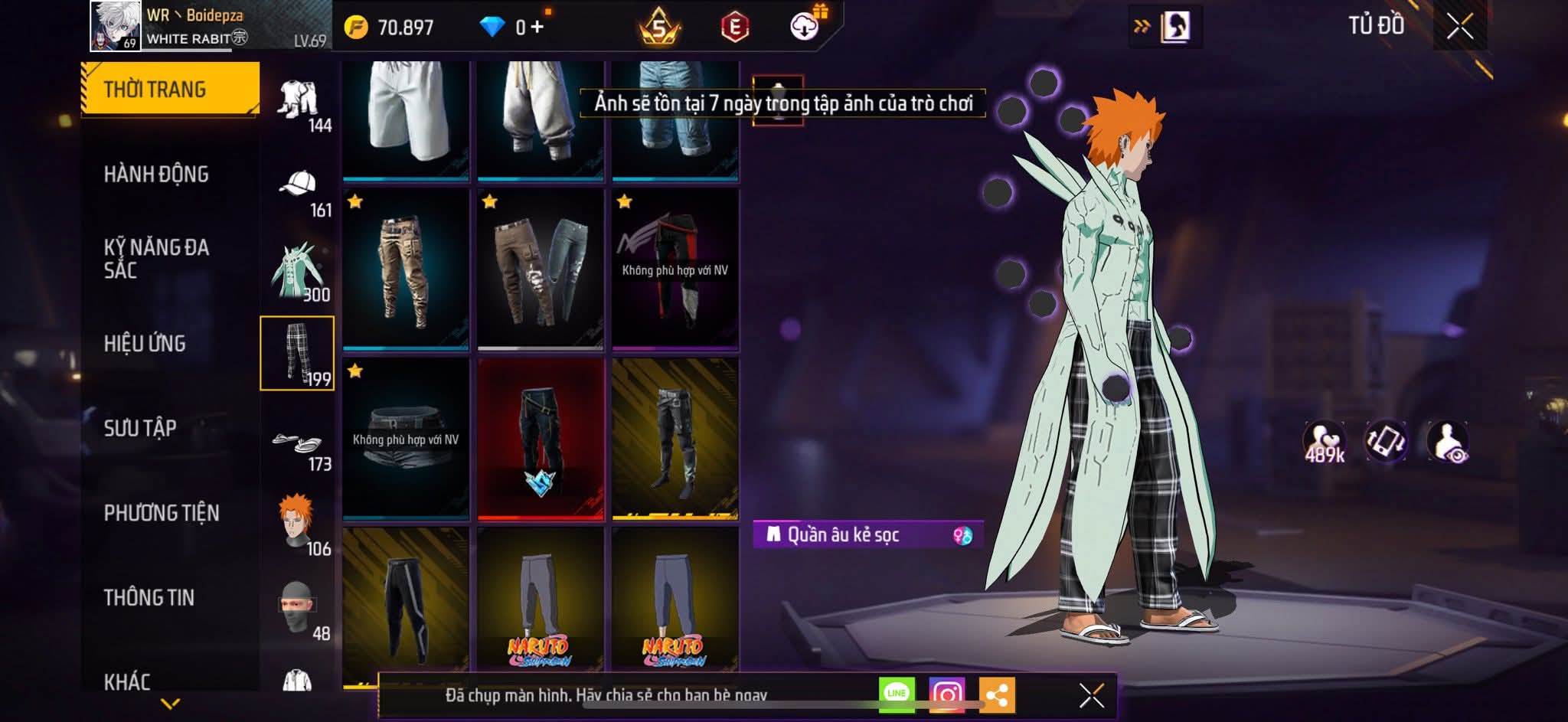
Task: Go to Phương Tiện vehicles menu
Action: click(162, 513)
